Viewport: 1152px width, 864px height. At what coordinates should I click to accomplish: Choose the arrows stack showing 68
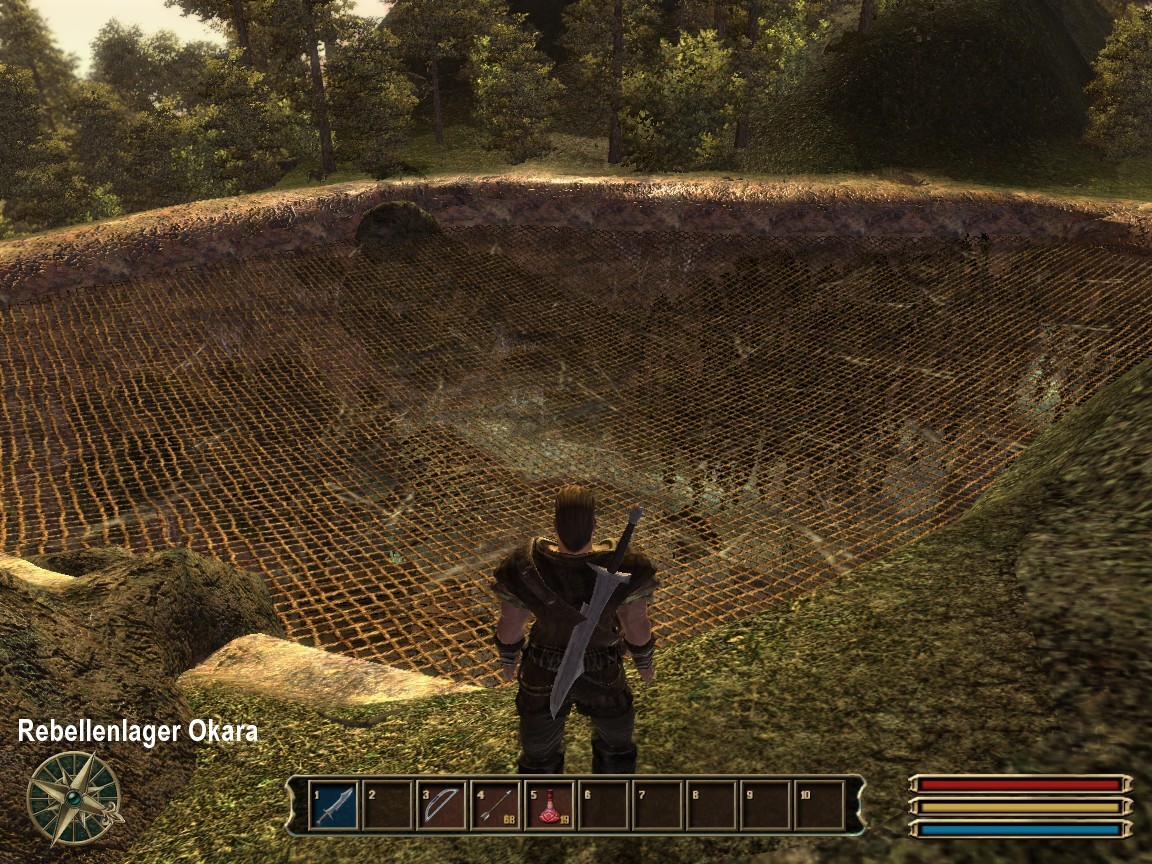click(x=495, y=806)
